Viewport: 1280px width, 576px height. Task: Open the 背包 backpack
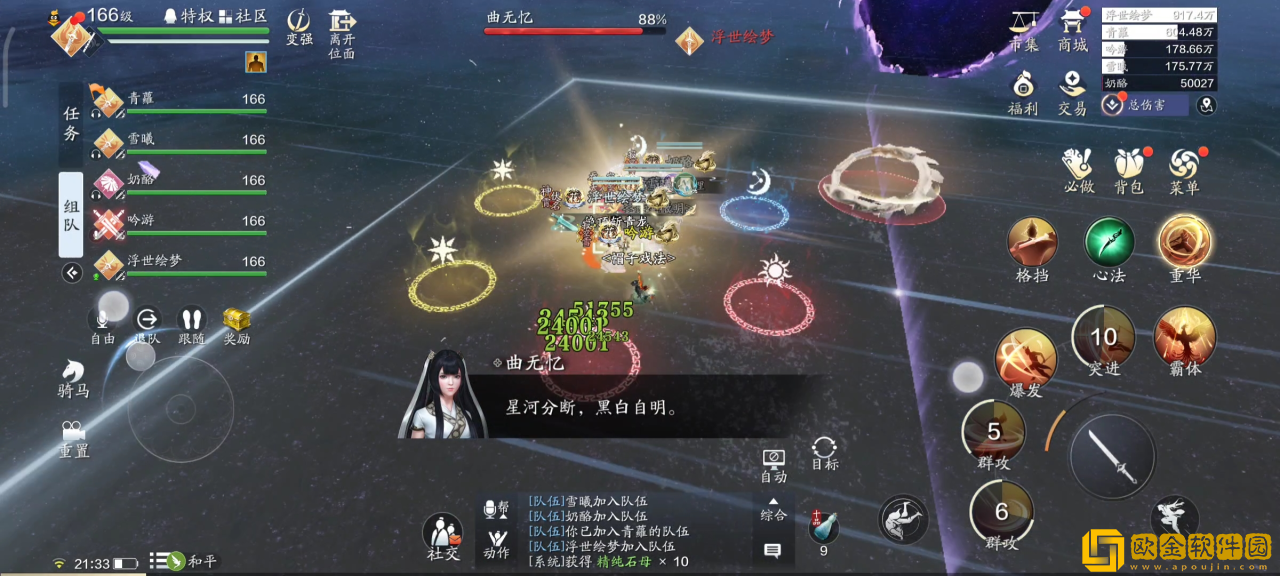coord(1129,170)
